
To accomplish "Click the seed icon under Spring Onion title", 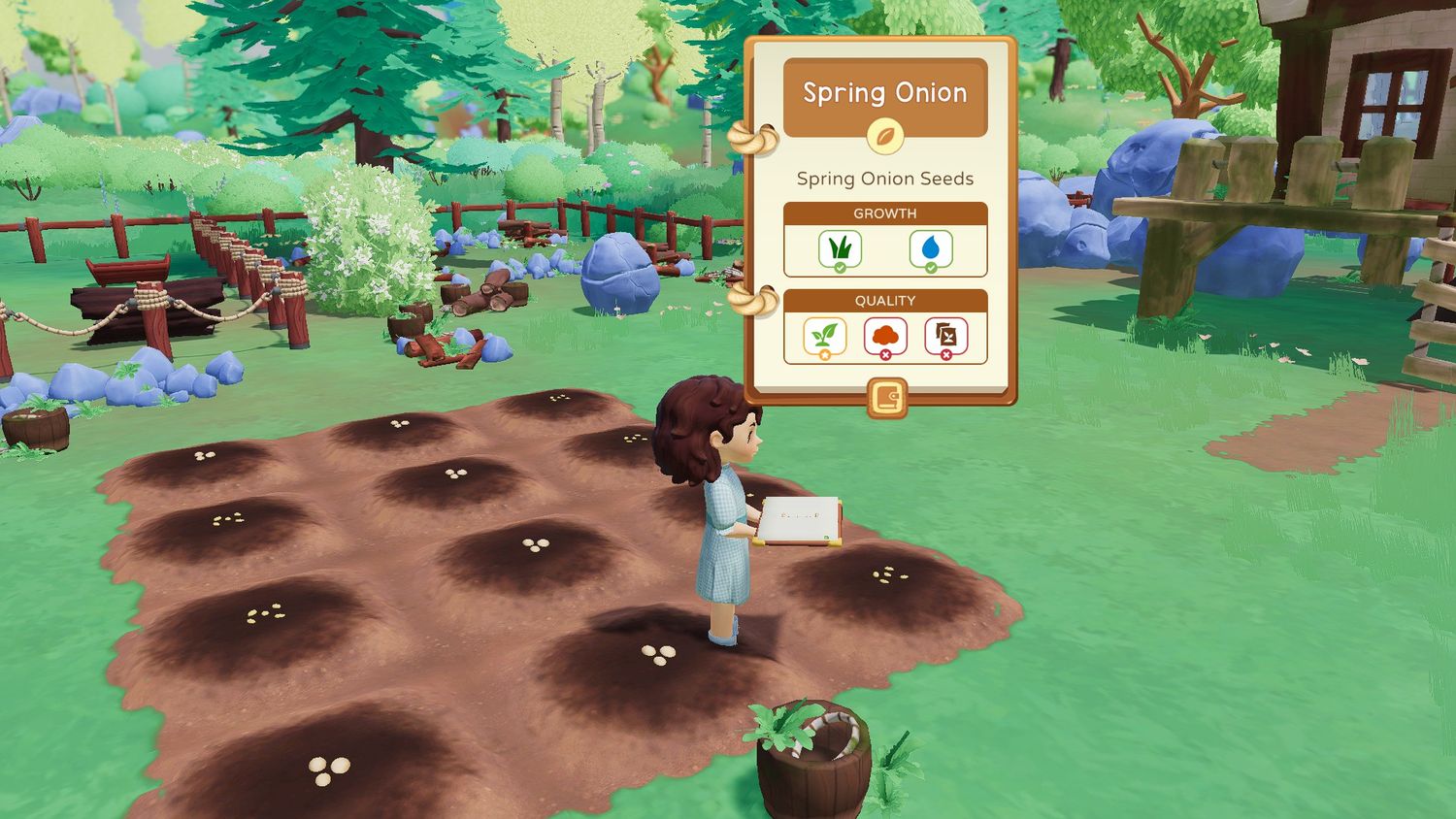I will 884,136.
